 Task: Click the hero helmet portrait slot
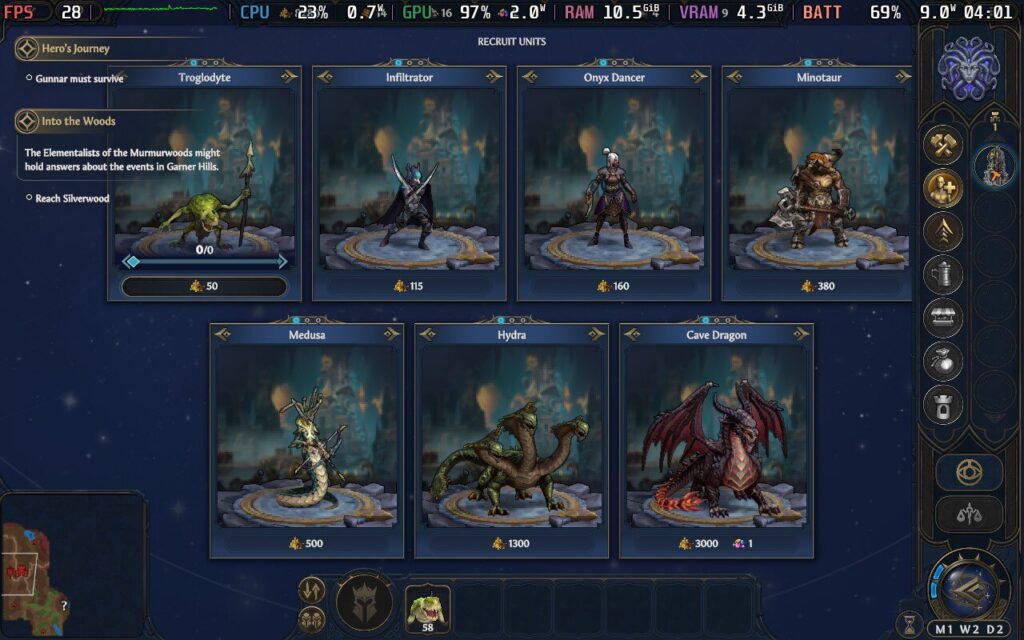(x=364, y=603)
